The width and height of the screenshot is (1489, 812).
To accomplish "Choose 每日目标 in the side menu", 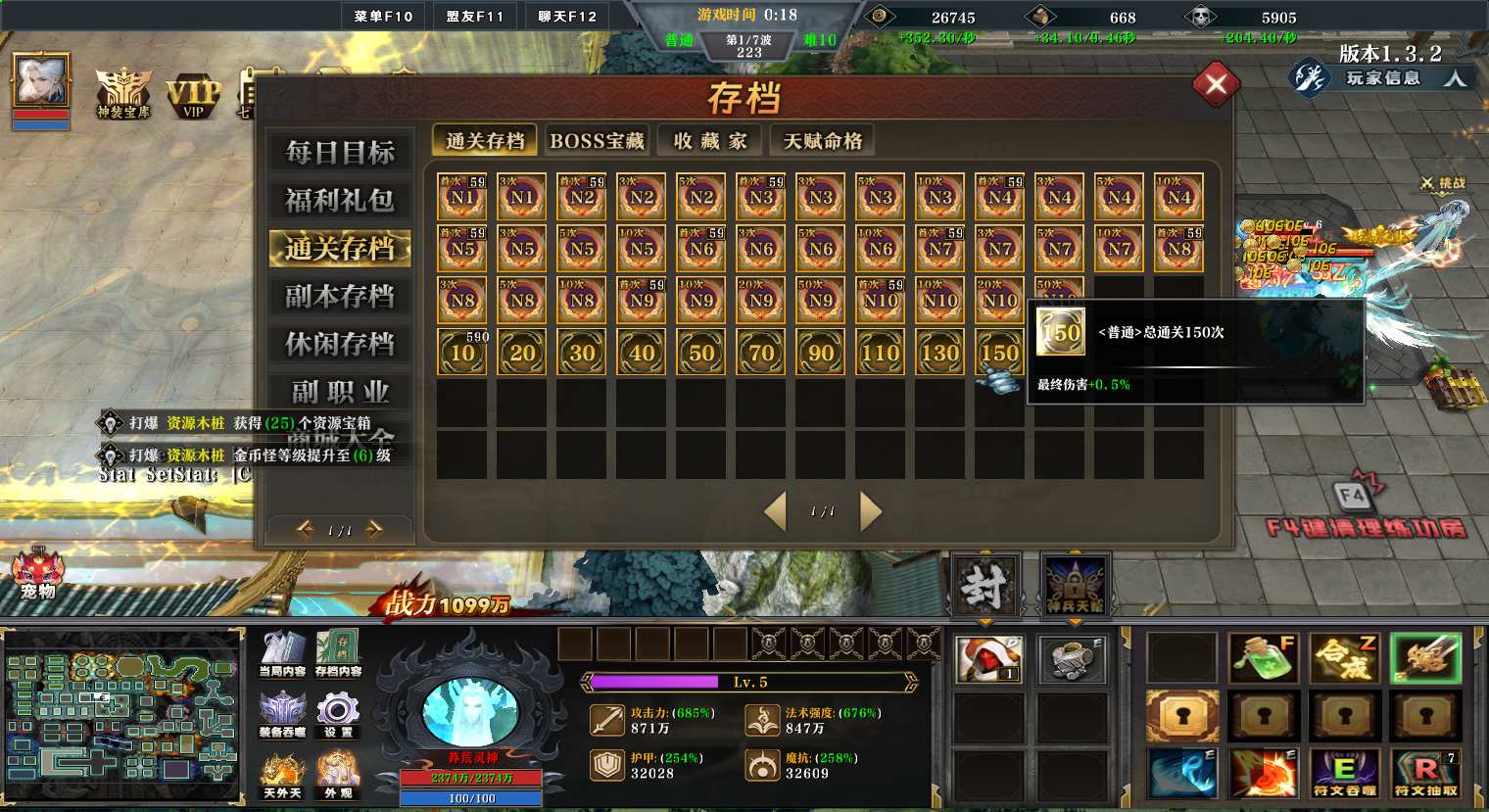I will pyautogui.click(x=339, y=153).
